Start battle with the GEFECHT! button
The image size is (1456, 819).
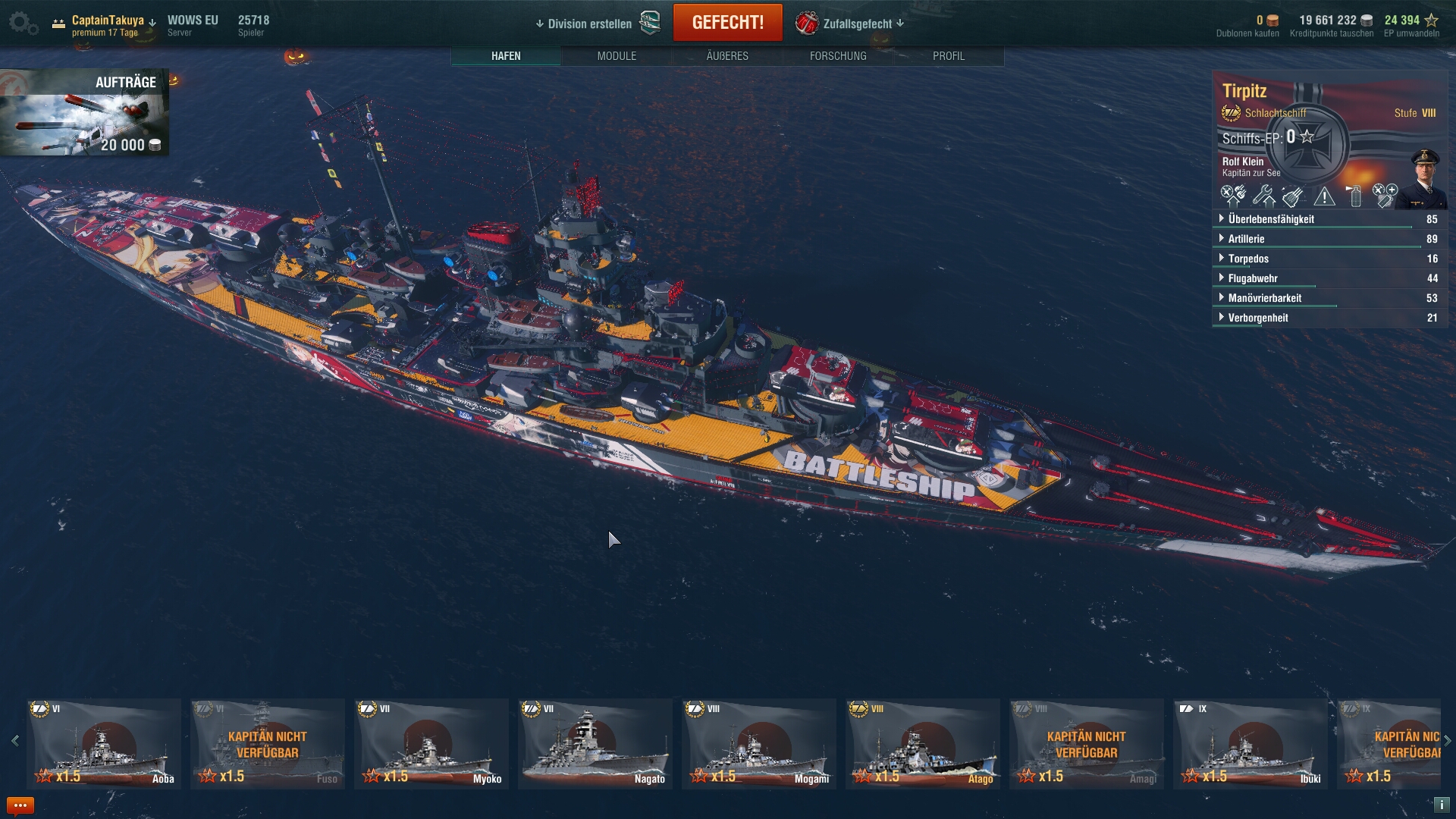(727, 23)
